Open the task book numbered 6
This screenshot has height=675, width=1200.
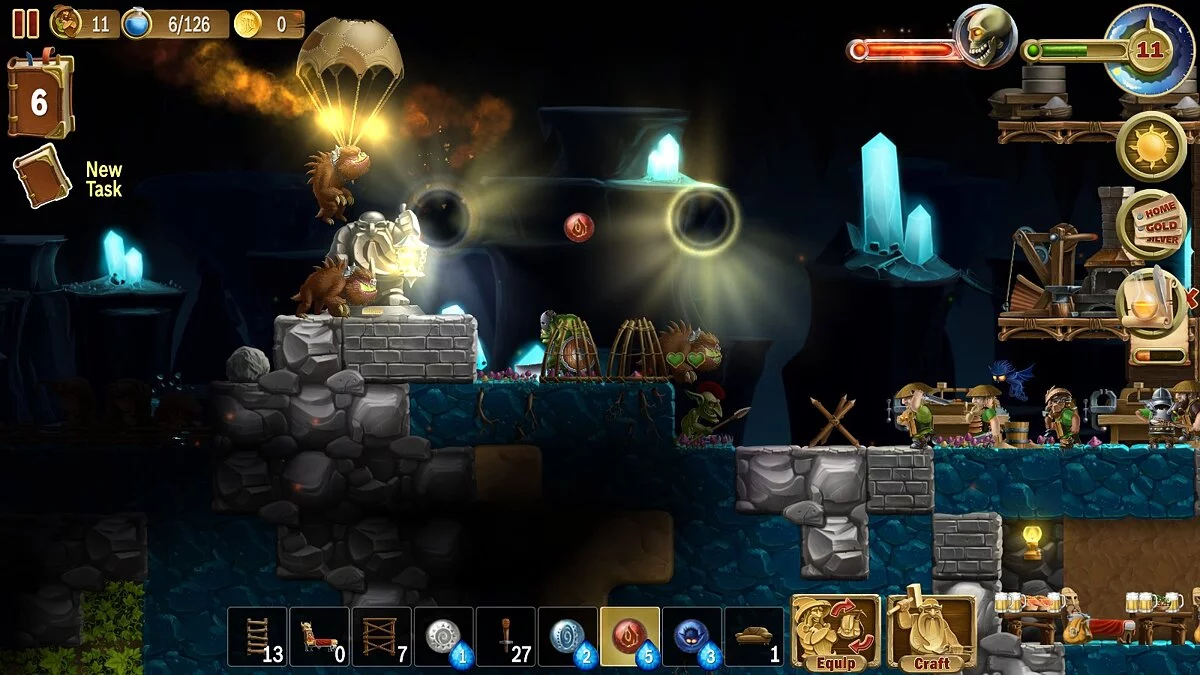coord(40,98)
